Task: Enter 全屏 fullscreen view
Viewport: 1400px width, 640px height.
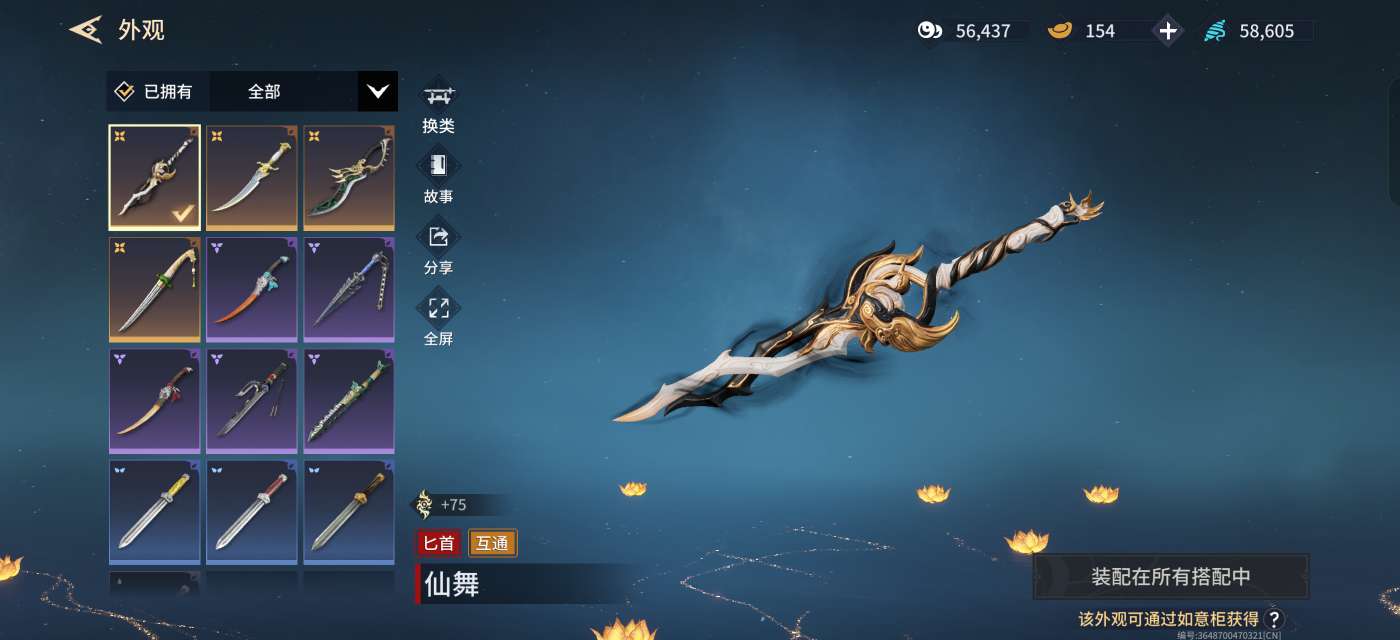Action: pos(438,319)
